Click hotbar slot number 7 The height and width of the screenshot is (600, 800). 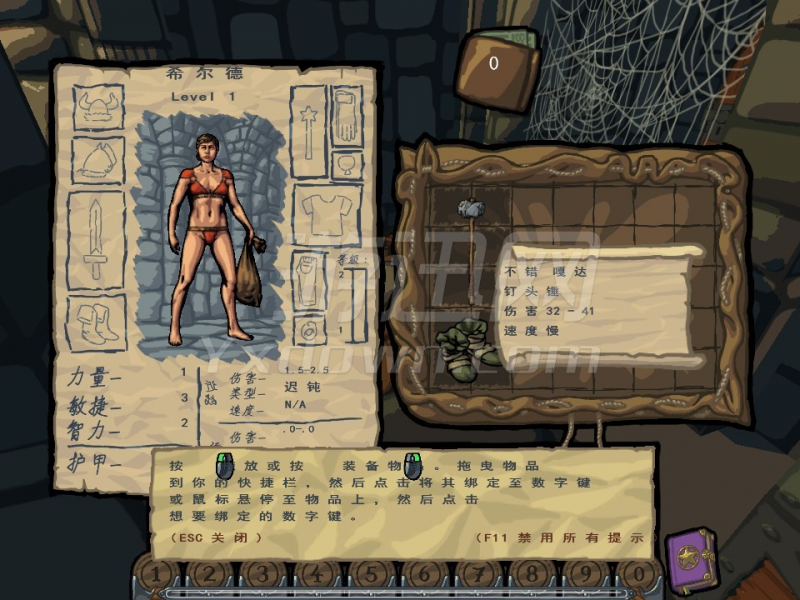click(478, 575)
